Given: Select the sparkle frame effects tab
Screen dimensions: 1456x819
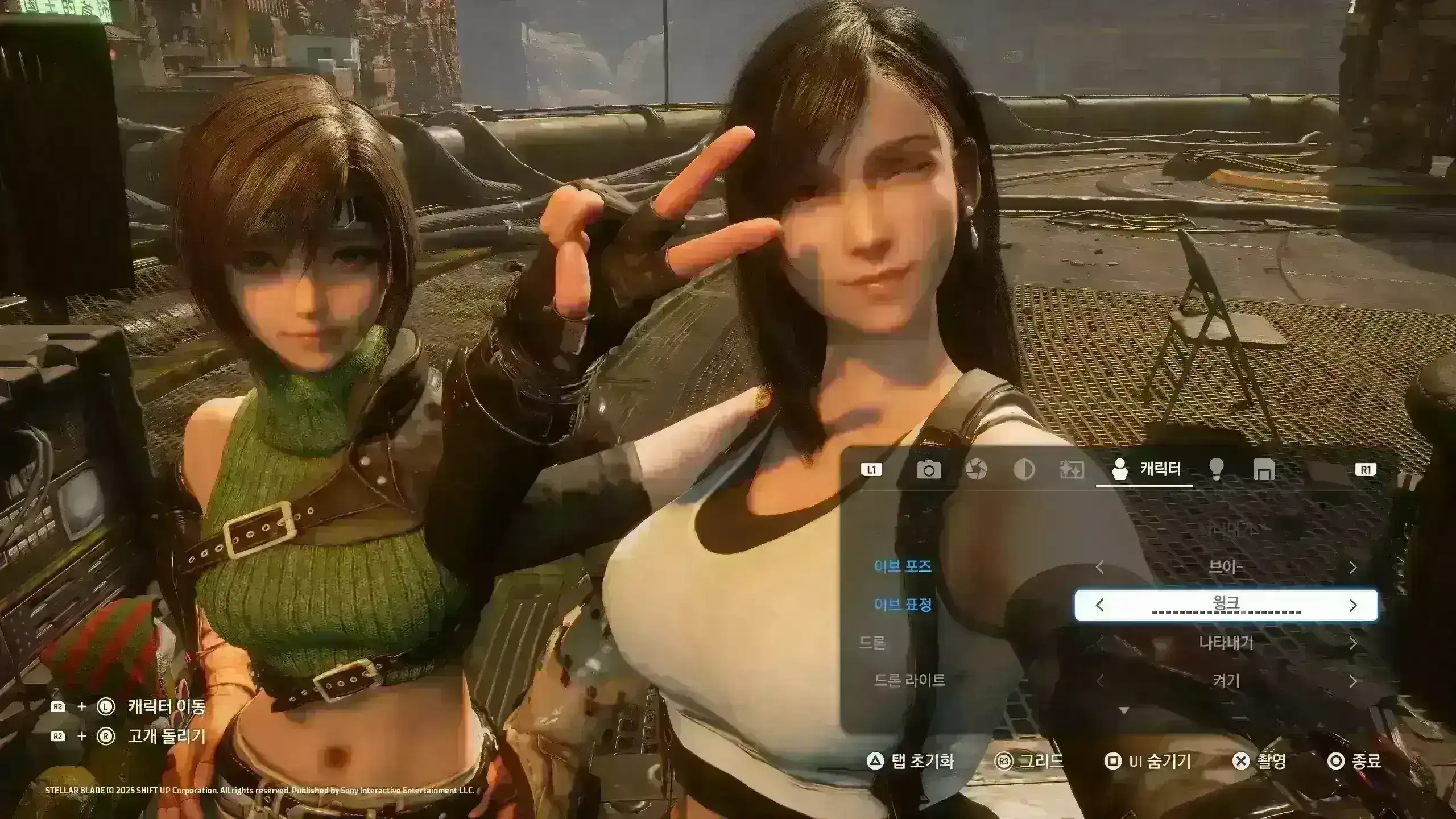Looking at the screenshot, I should click(x=1072, y=470).
